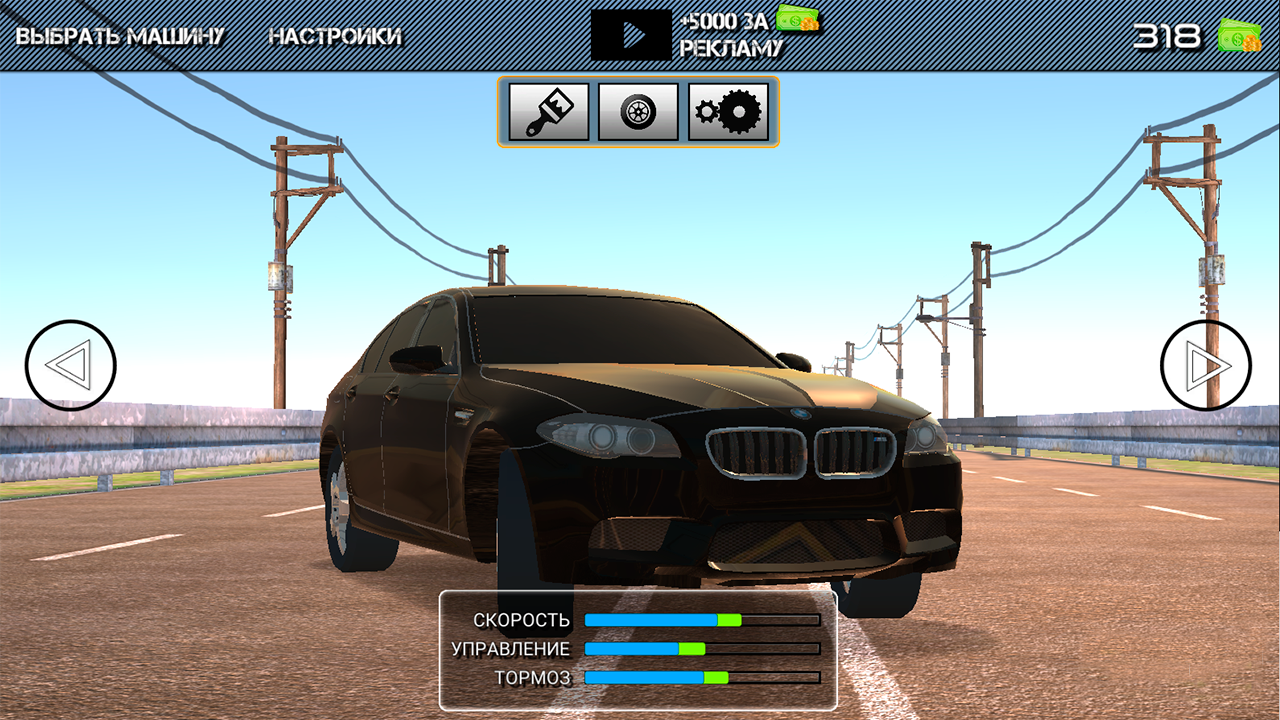Screen dimensions: 1280x720
Task: Click the СКОРОСТЬ label text
Action: (523, 620)
